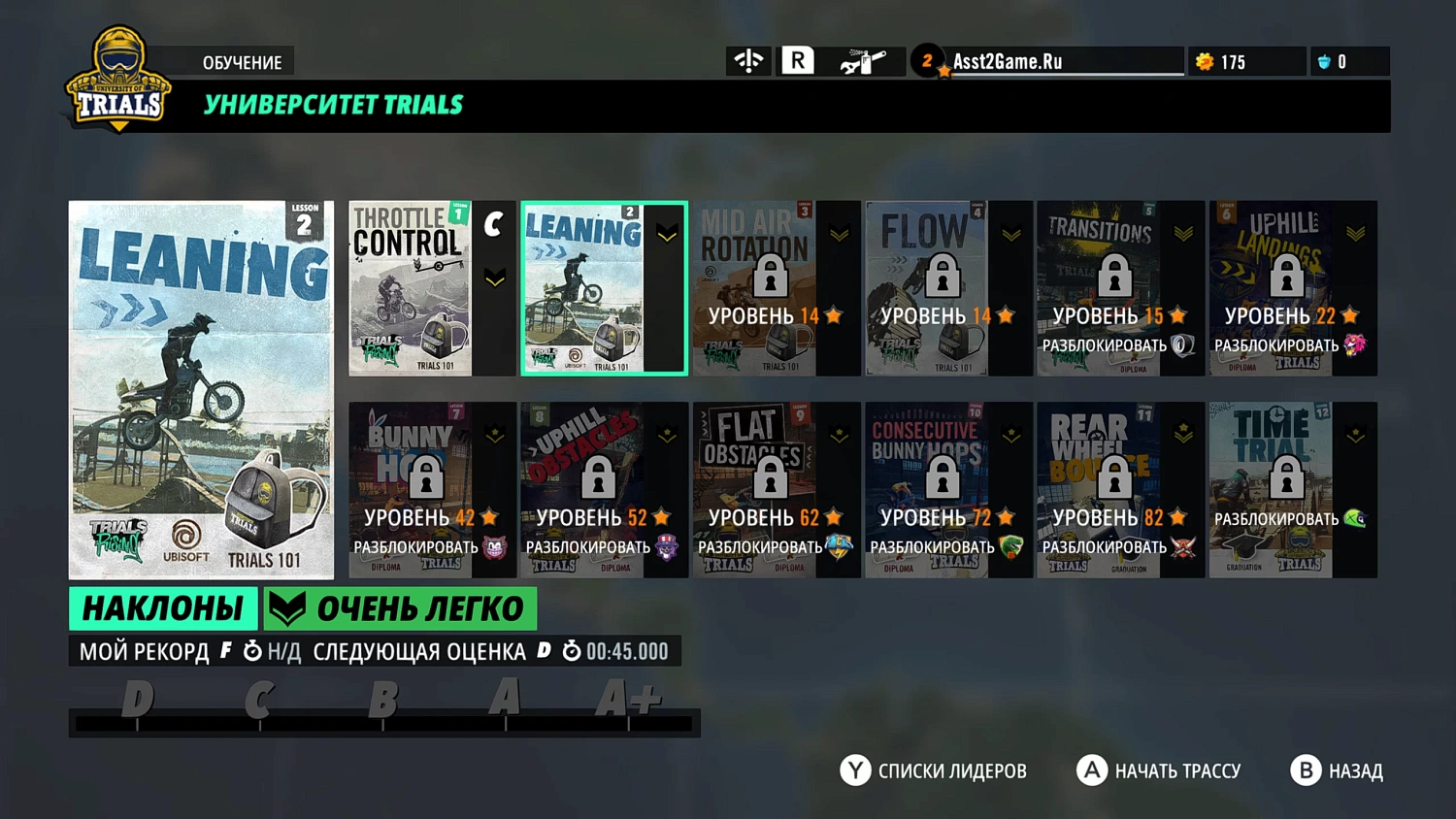This screenshot has width=1456, height=819.
Task: Open СПИСКИ ЛИДЕРОВ leaderboards
Action: pos(933,770)
